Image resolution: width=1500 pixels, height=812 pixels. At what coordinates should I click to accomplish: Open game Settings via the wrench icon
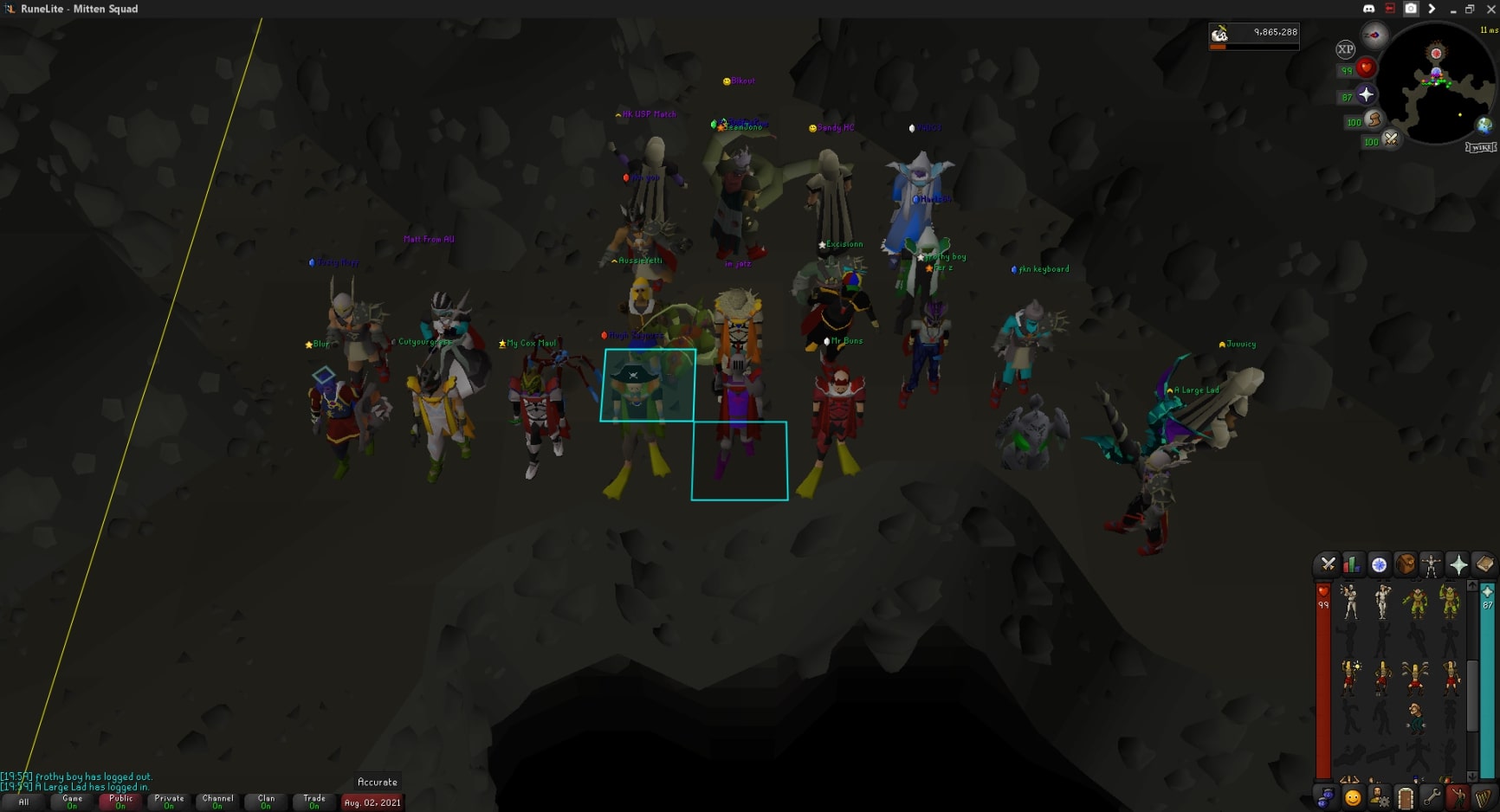click(x=1432, y=797)
